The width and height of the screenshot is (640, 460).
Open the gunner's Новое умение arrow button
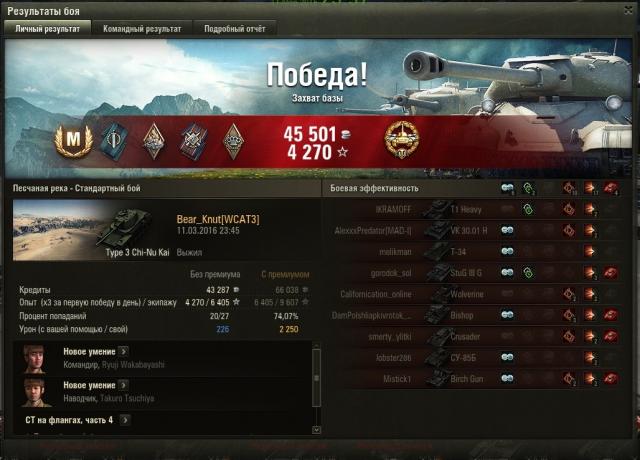click(123, 385)
